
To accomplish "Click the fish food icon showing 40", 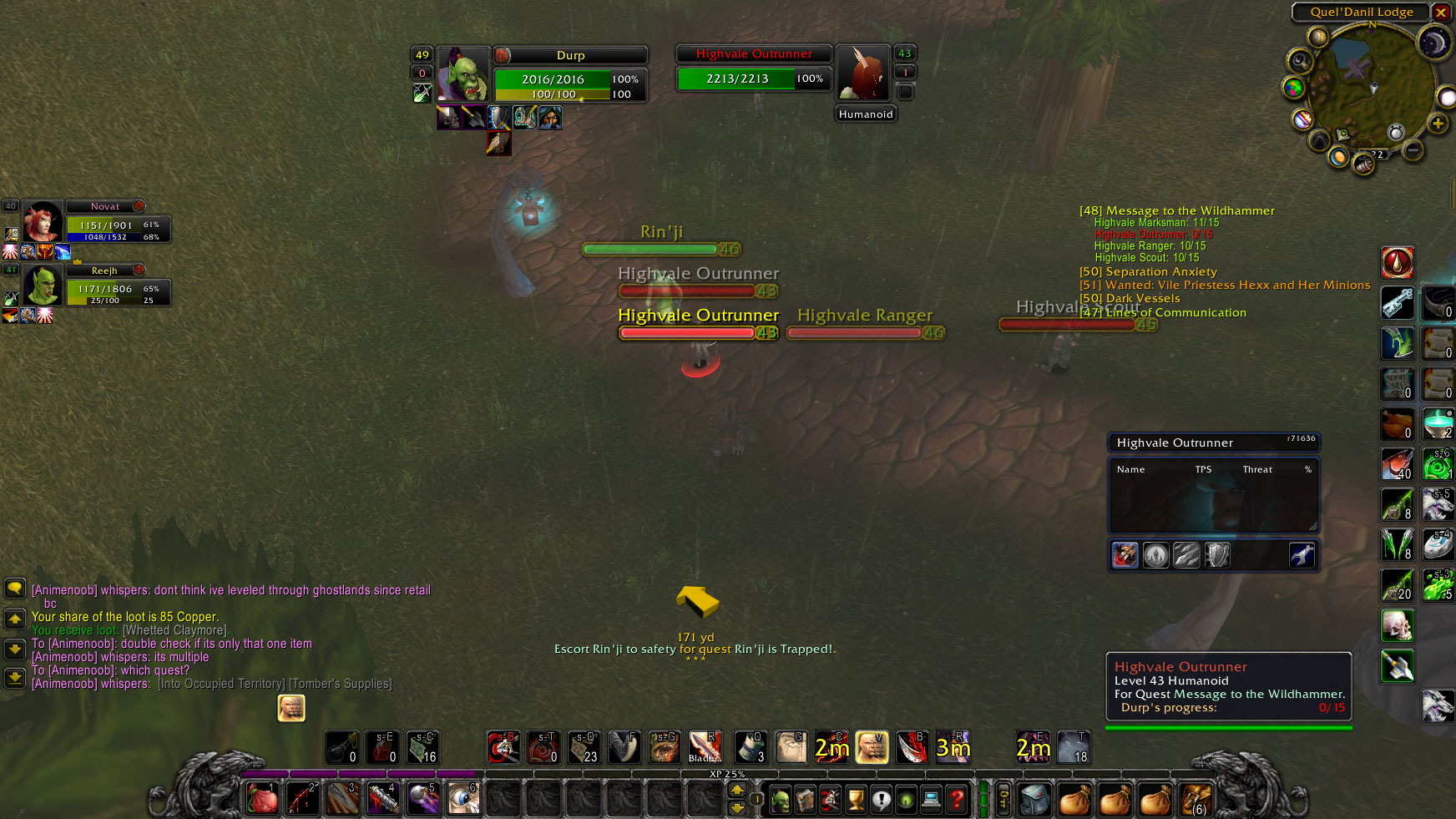I will tap(1398, 464).
